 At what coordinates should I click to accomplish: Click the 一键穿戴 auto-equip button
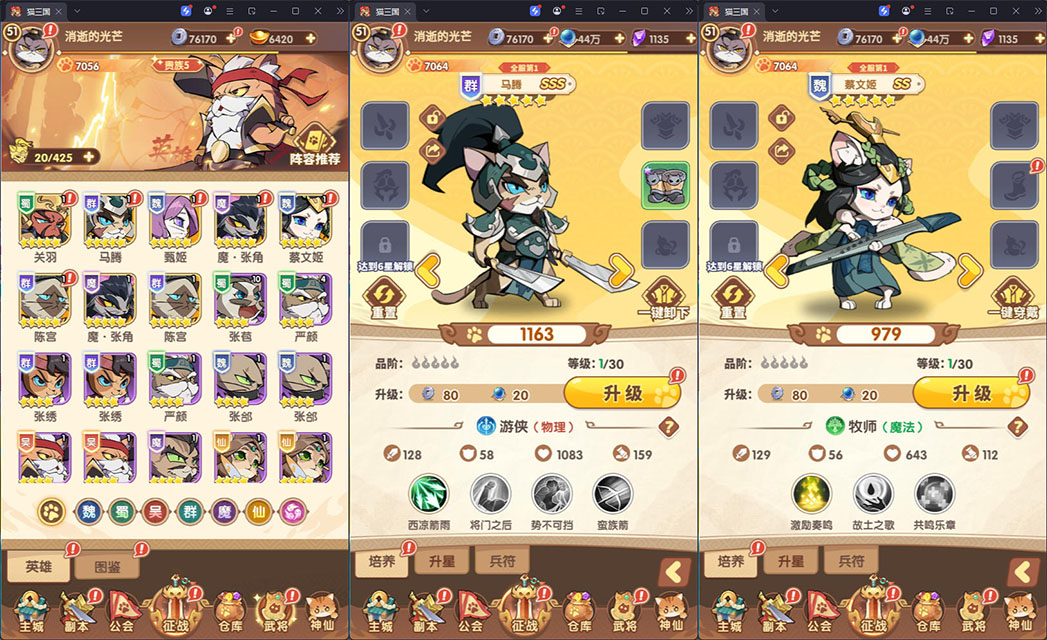tap(1014, 297)
